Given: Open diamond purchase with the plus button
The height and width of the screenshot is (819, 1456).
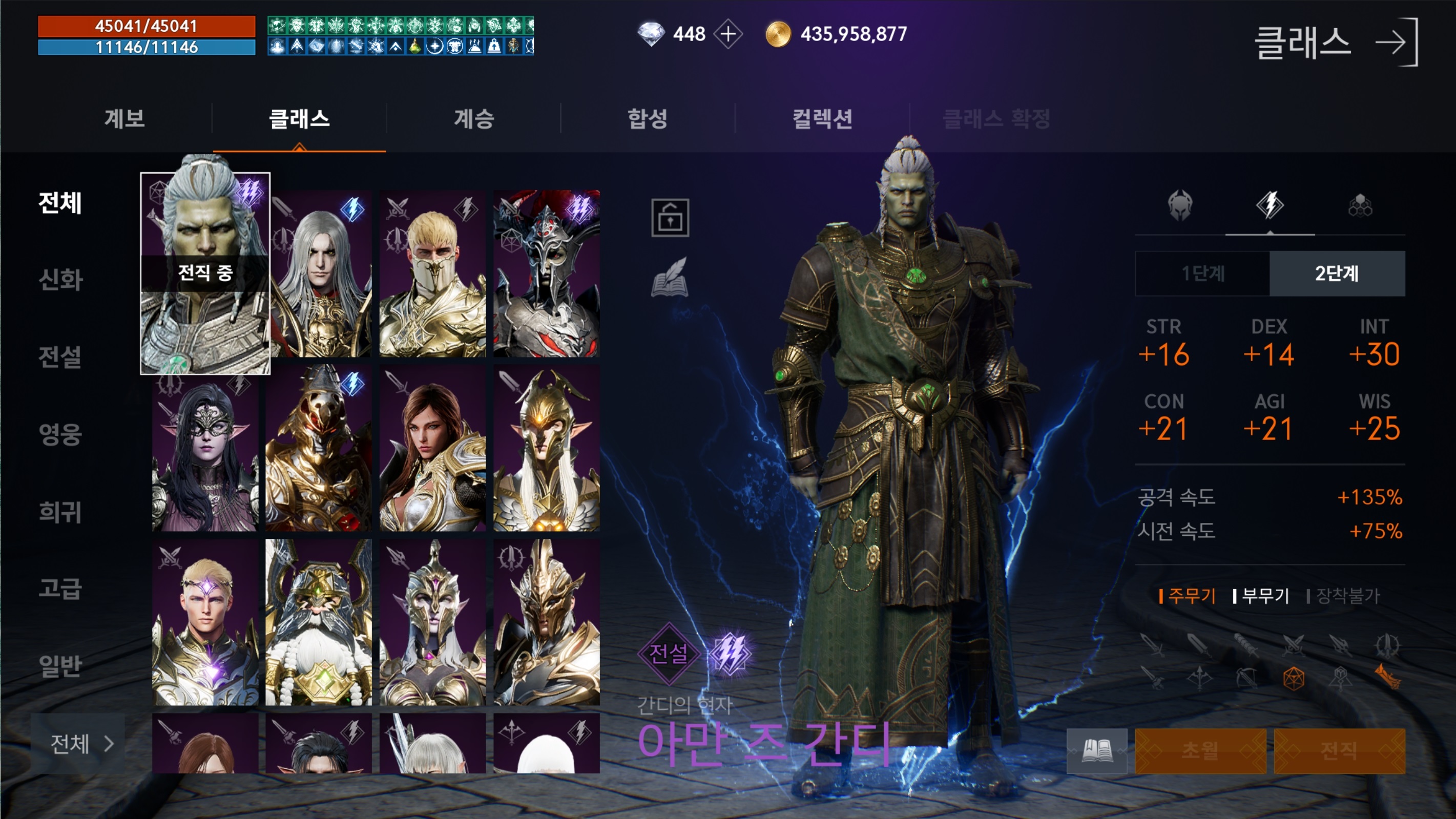Looking at the screenshot, I should 730,33.
